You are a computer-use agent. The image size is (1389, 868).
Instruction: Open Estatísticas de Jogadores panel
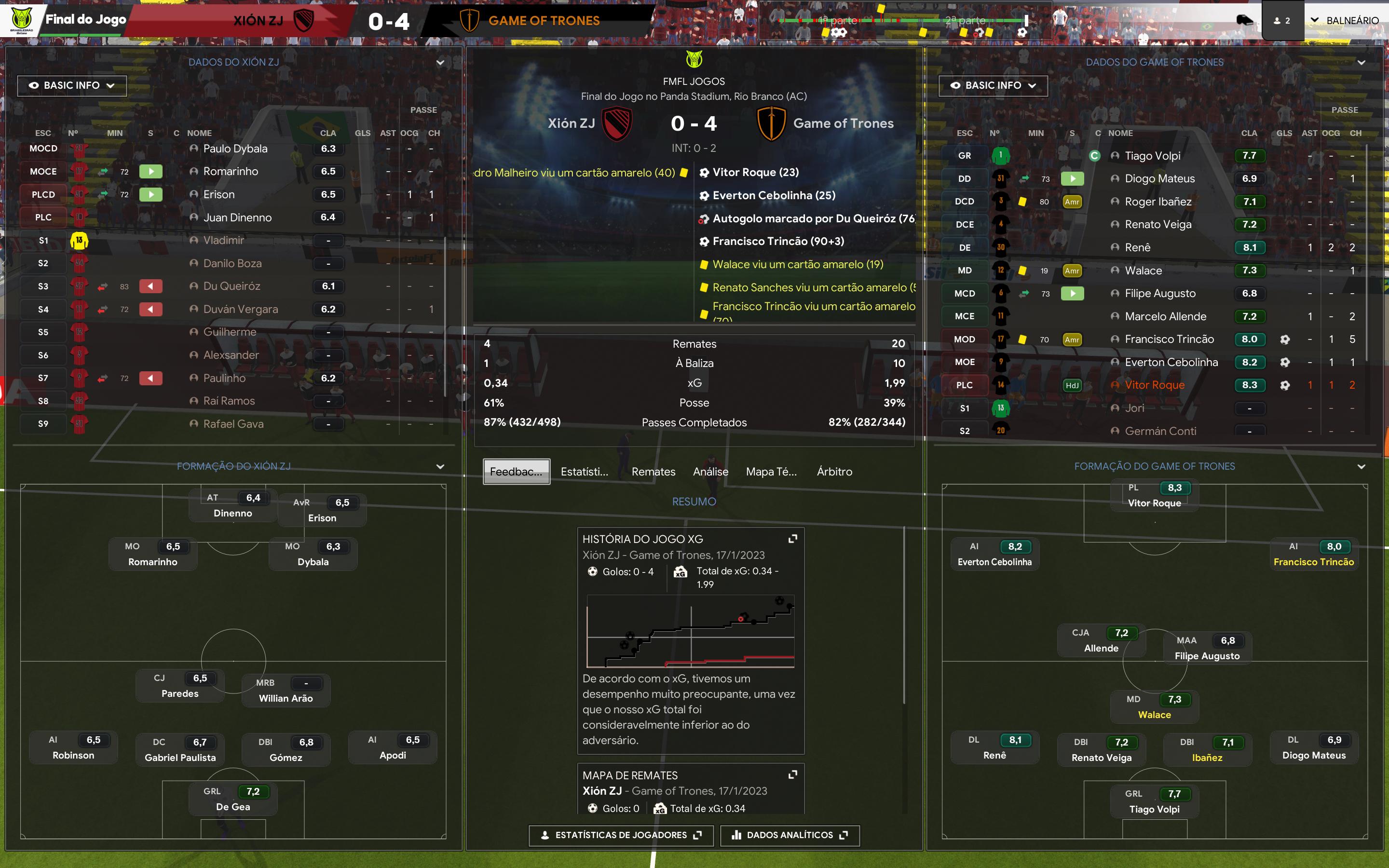621,835
